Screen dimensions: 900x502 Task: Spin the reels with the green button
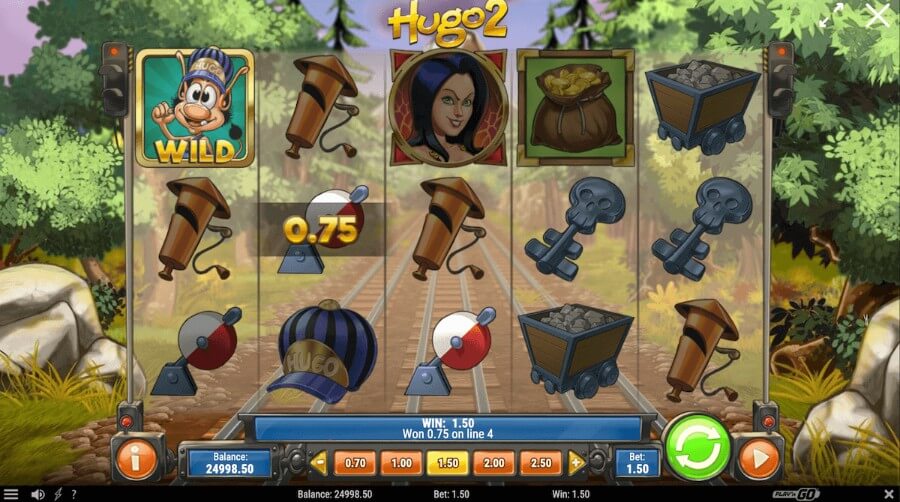[x=695, y=448]
